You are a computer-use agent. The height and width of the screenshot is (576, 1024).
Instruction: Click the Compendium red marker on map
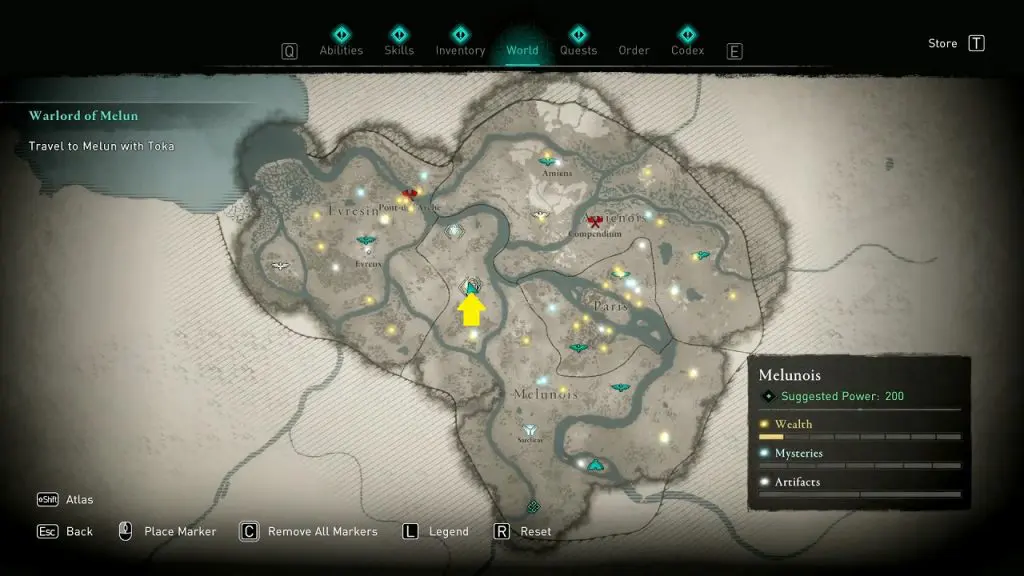(x=596, y=221)
